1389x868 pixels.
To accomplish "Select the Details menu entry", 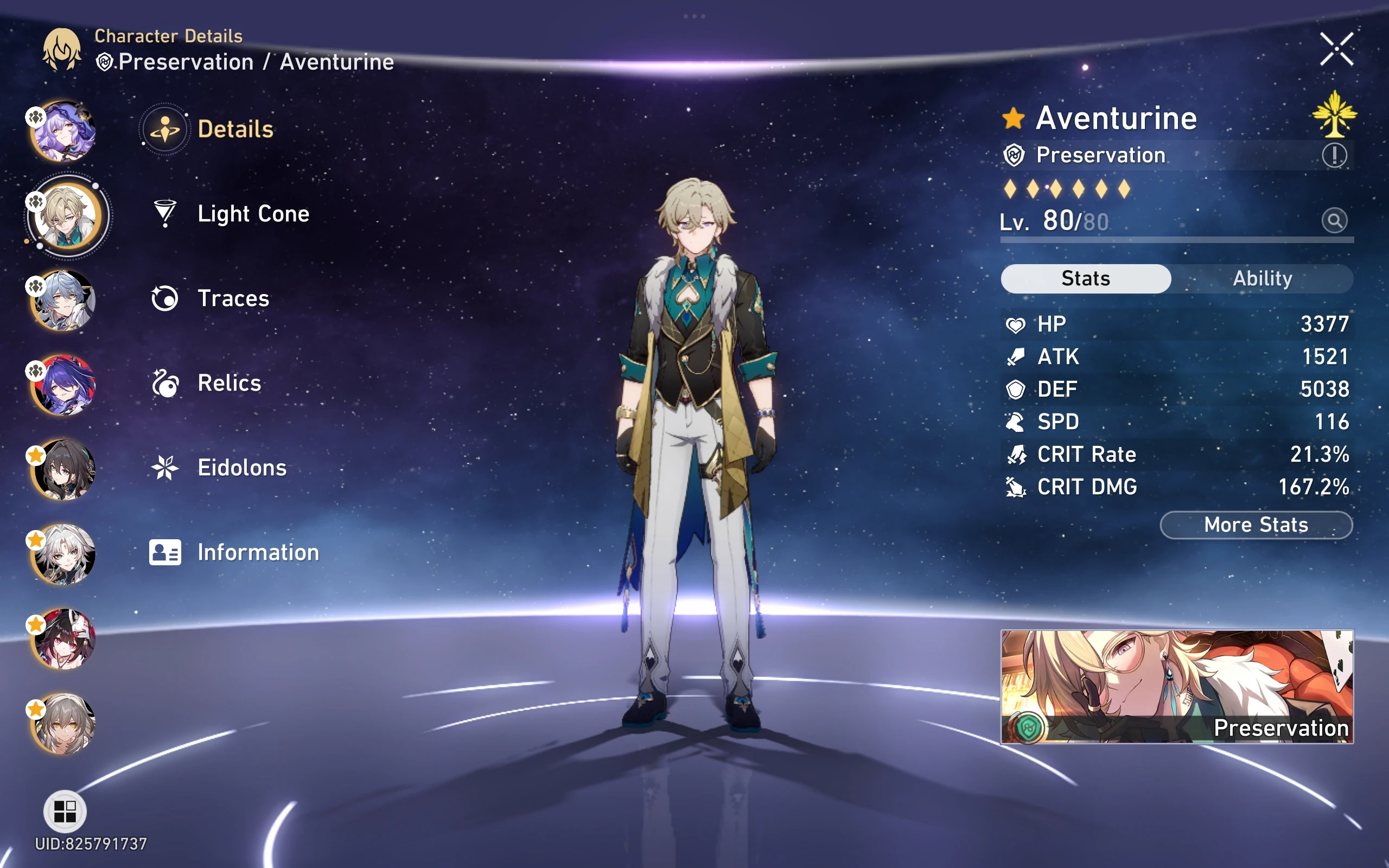I will tap(235, 129).
